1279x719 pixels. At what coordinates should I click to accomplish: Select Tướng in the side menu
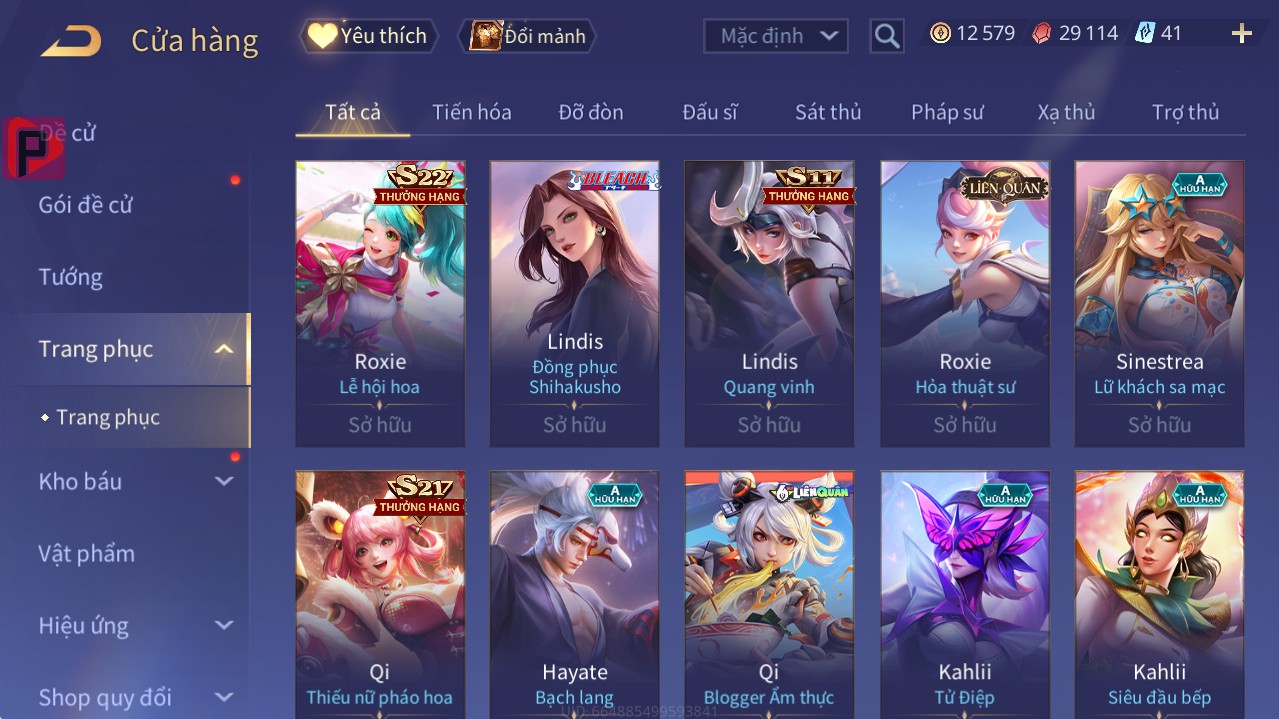(x=70, y=277)
